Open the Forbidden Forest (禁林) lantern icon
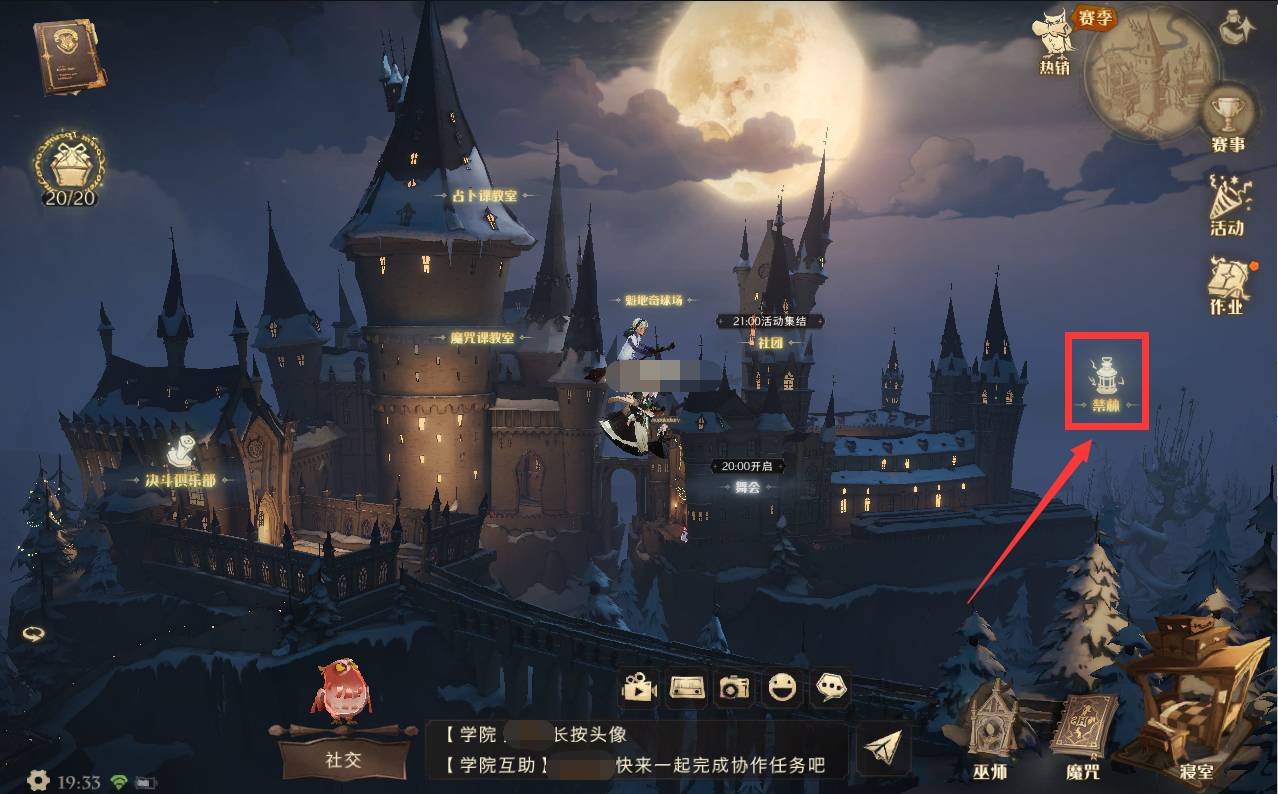1278x794 pixels. [x=1106, y=381]
